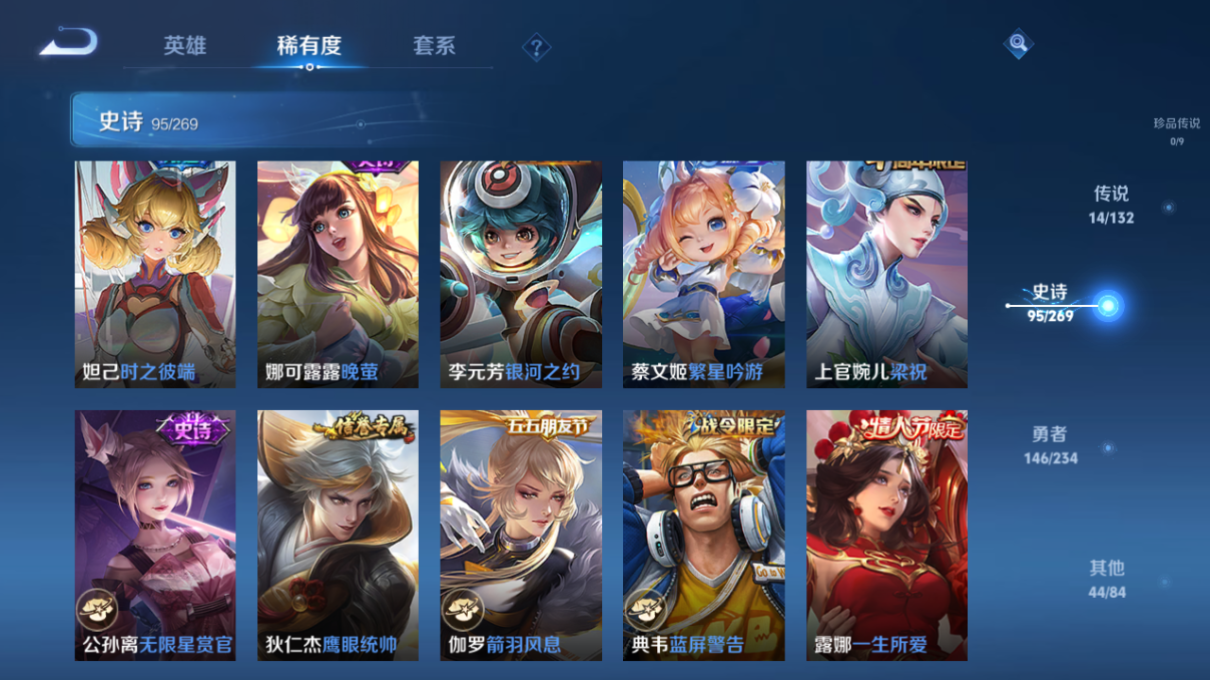Select the 稀有度 tab

pos(309,46)
